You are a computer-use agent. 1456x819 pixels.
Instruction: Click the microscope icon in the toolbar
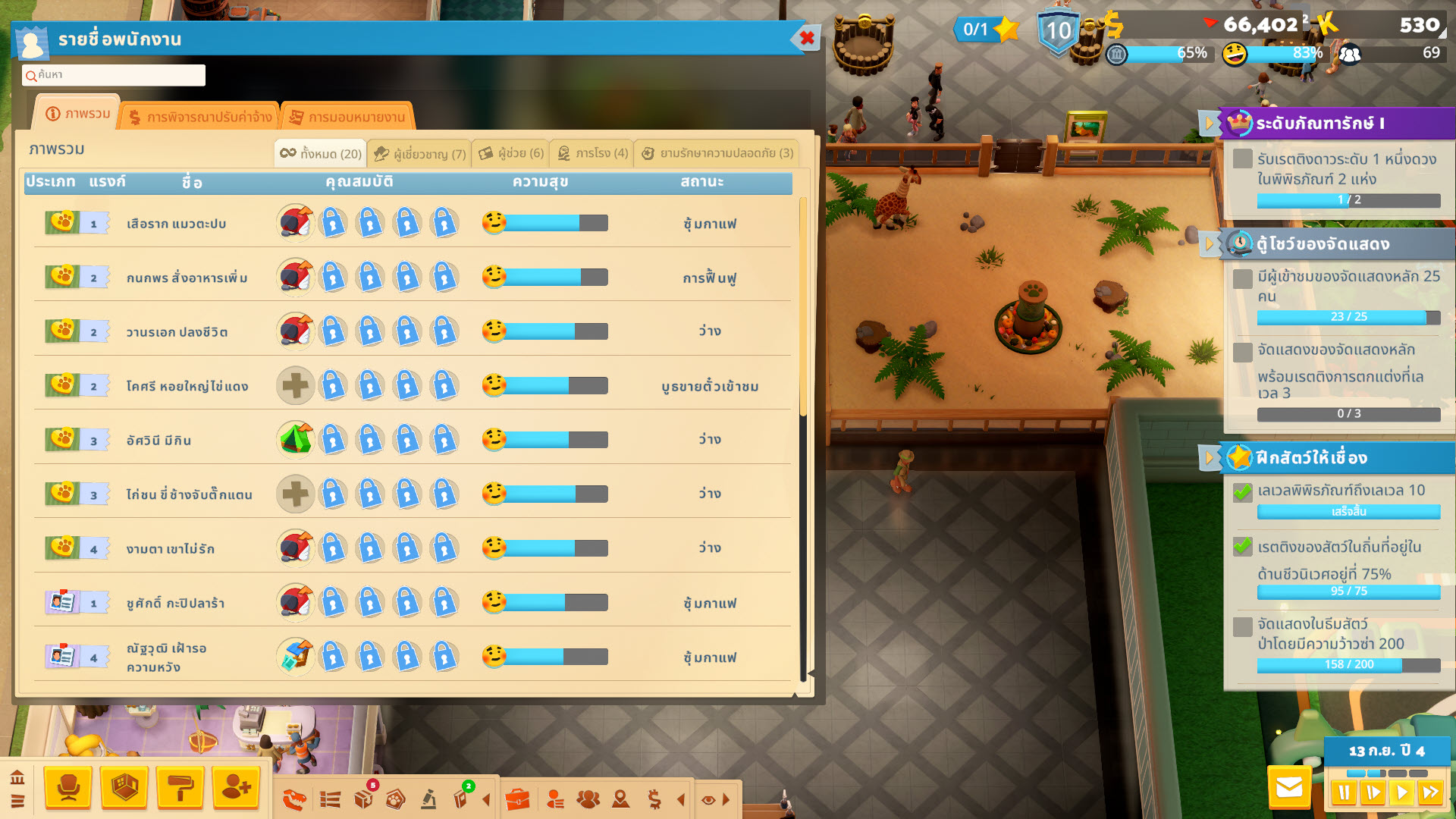428,799
